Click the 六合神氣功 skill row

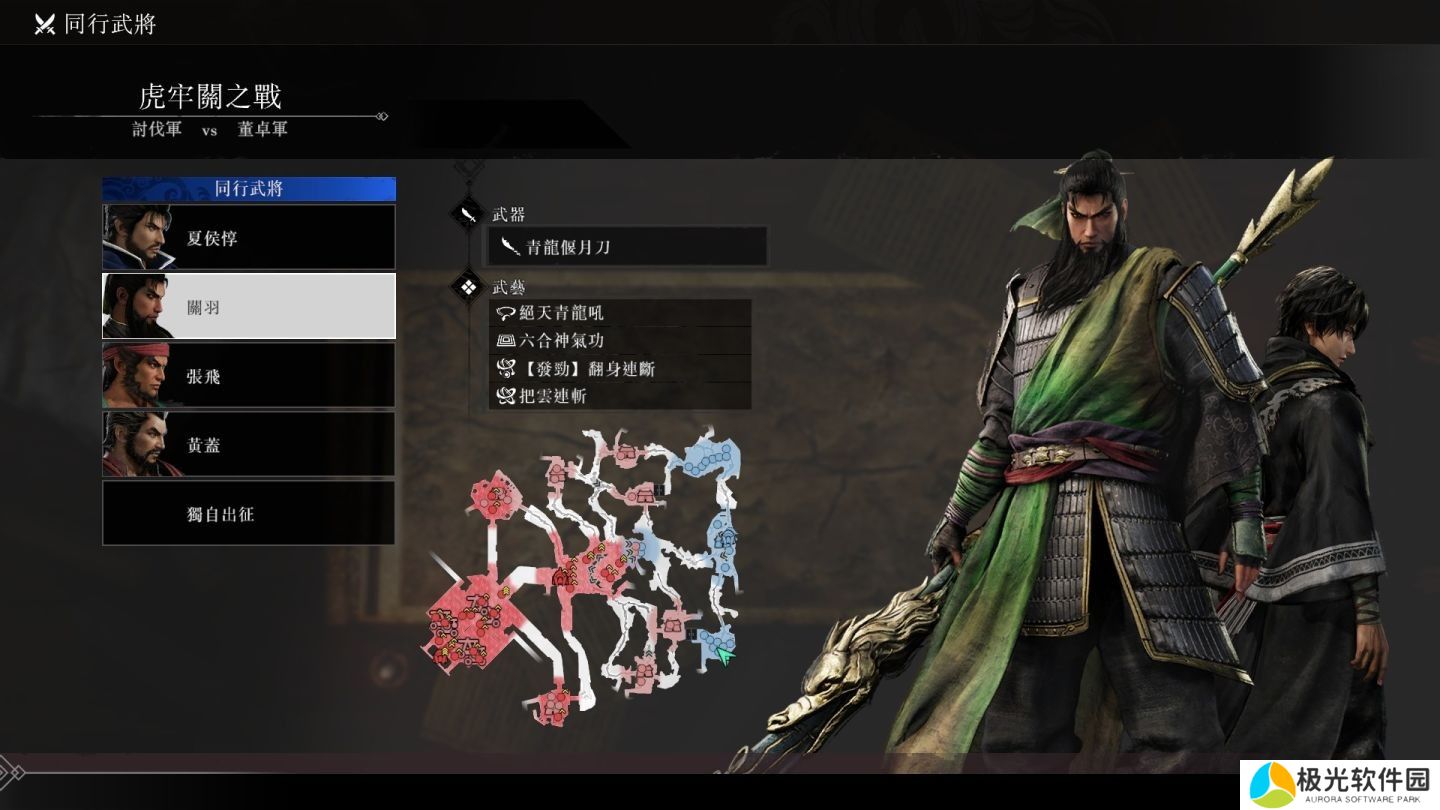click(620, 341)
